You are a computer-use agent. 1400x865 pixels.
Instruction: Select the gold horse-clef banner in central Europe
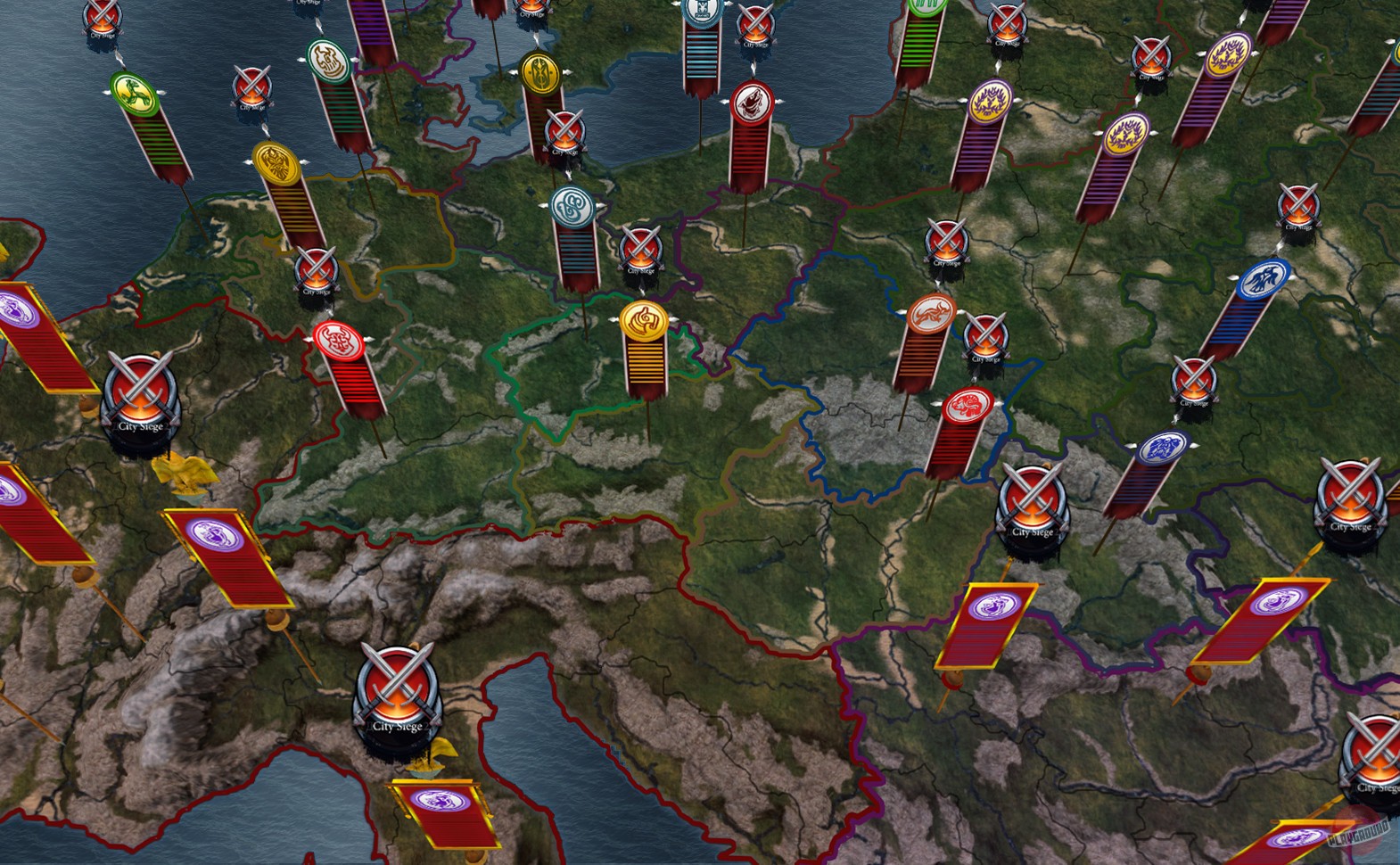pyautogui.click(x=644, y=322)
